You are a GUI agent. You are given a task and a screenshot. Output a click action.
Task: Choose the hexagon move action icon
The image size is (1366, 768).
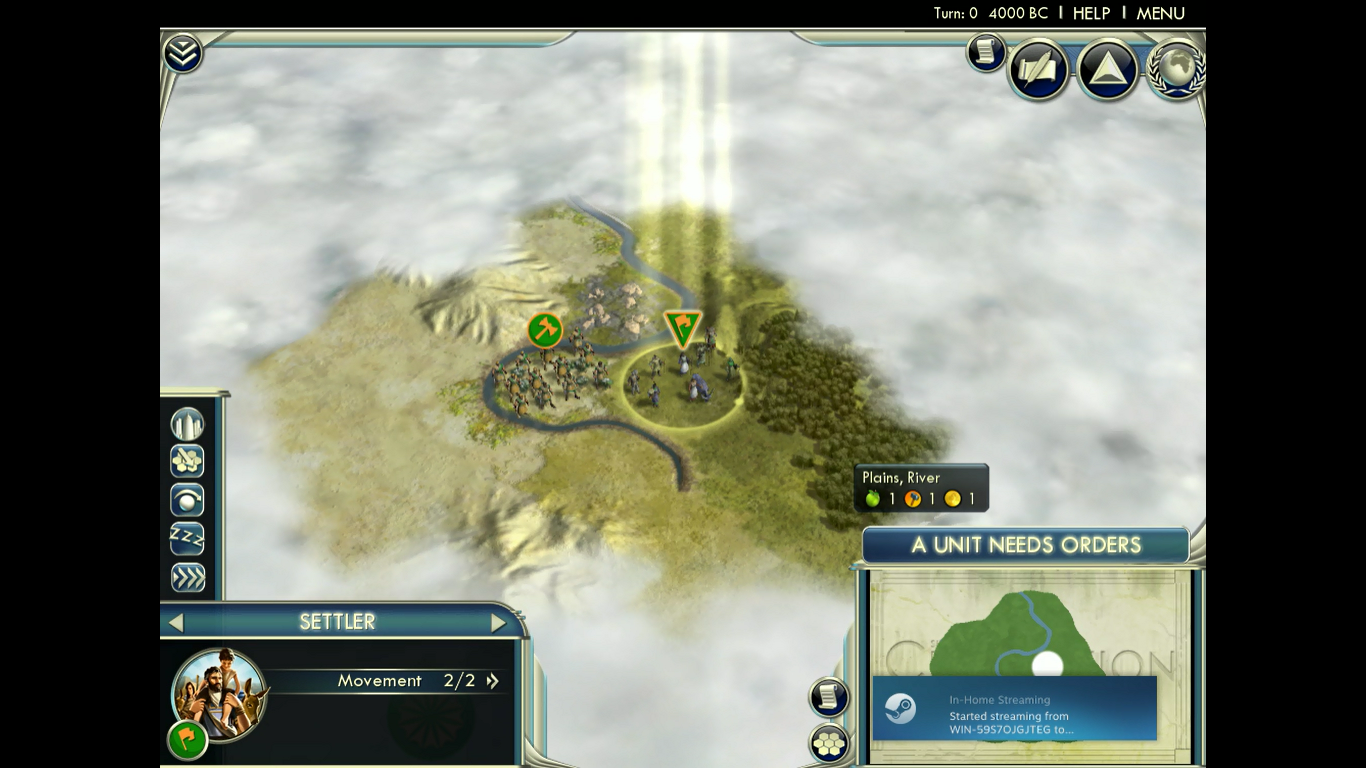click(187, 461)
